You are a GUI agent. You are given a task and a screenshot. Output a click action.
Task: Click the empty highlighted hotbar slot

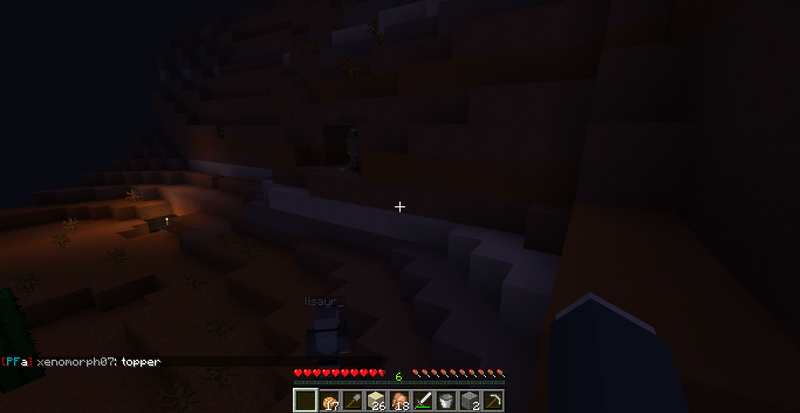click(x=305, y=400)
